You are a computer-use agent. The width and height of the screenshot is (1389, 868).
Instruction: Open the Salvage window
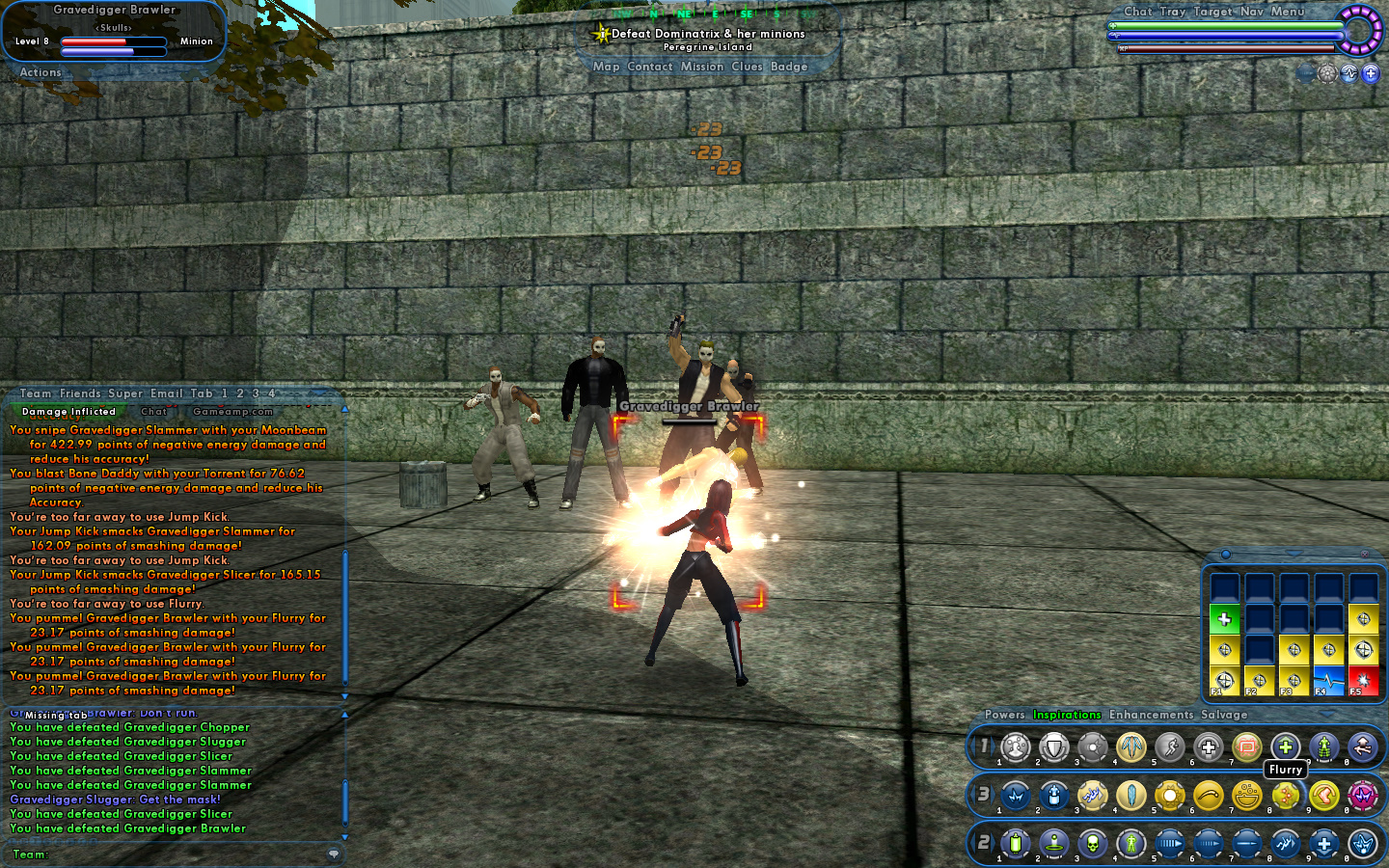tap(1223, 715)
